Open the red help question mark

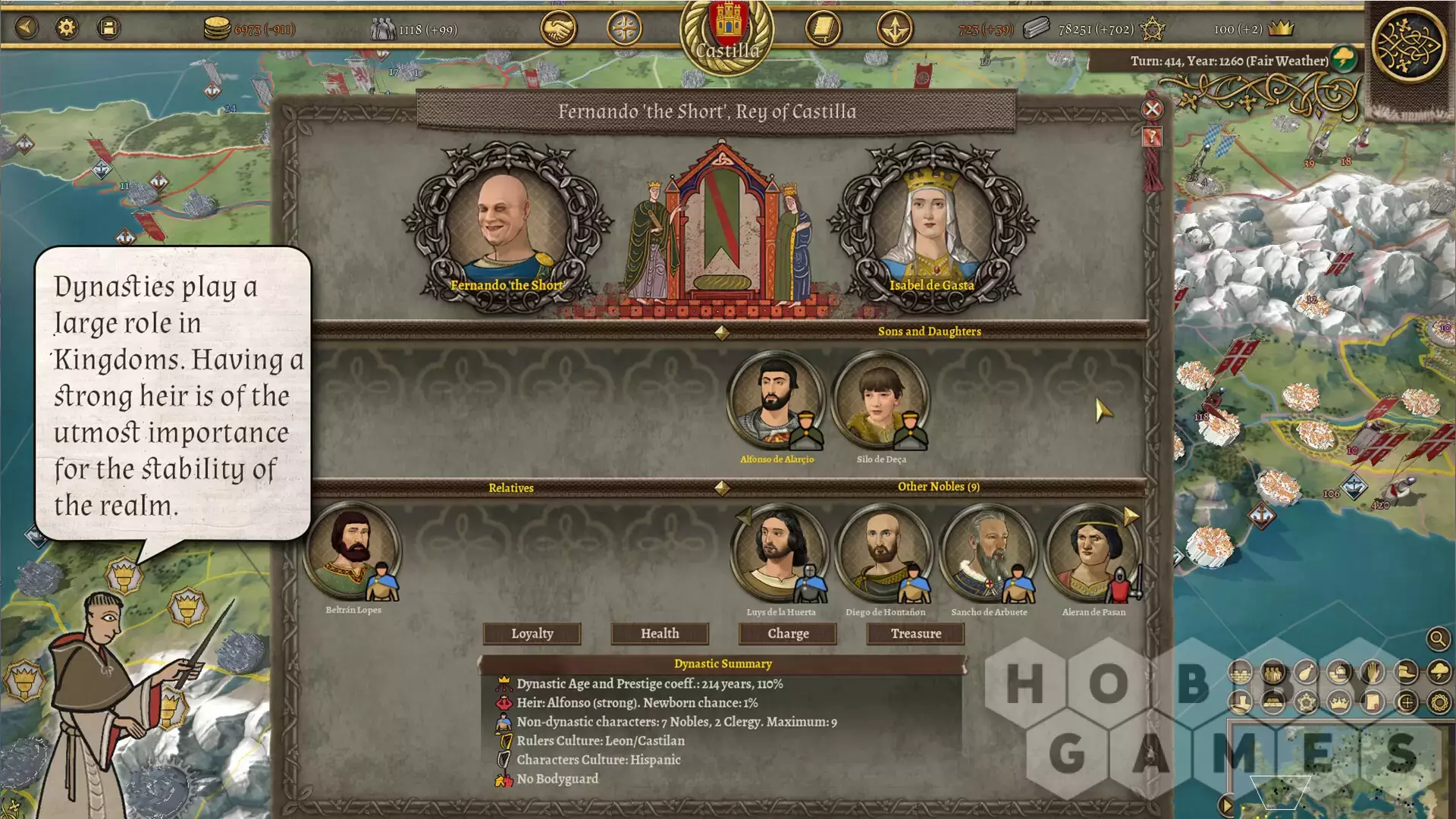[1152, 137]
